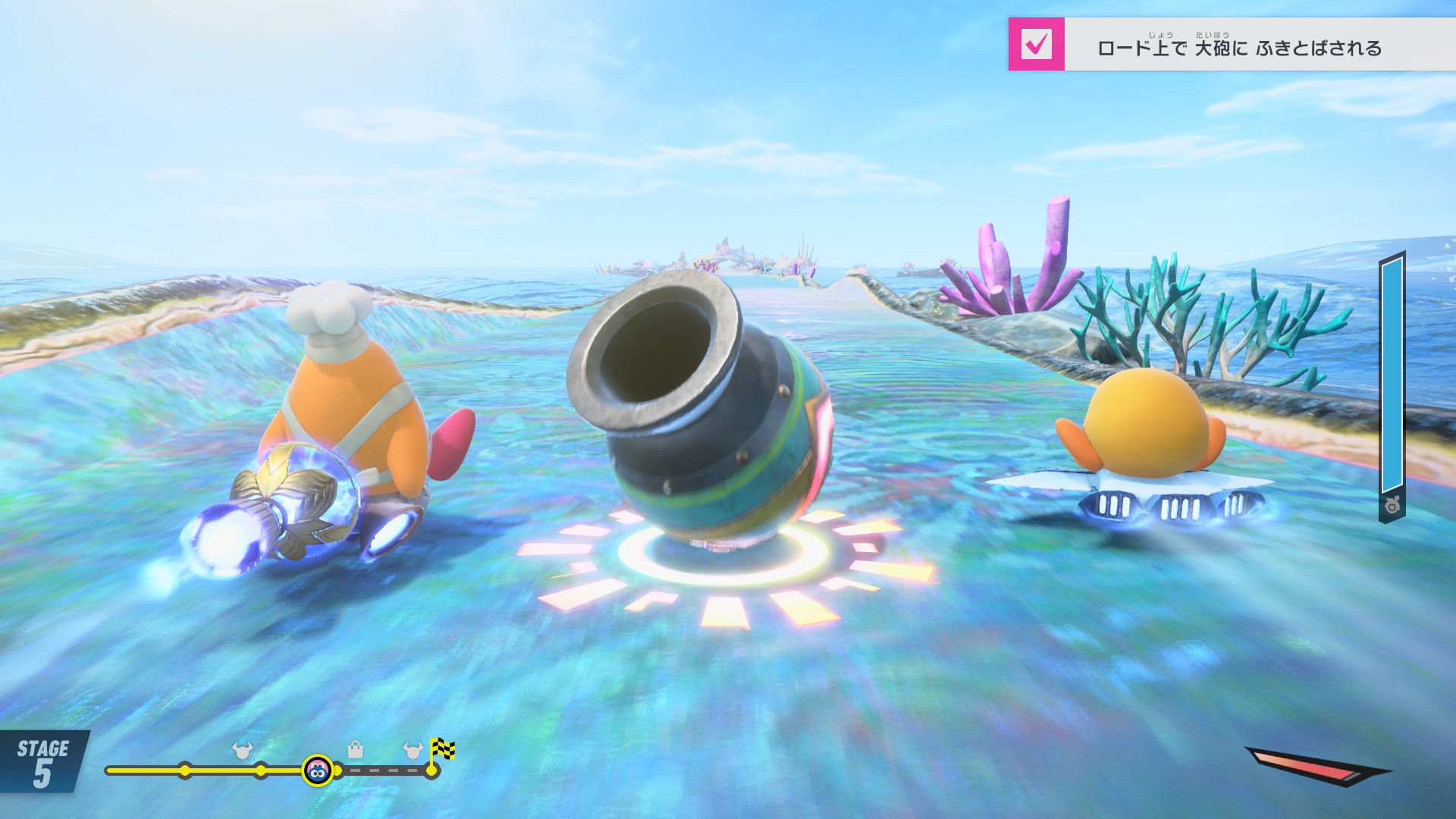Click the shopping bag icon on stage track
The image size is (1456, 819).
[x=355, y=750]
